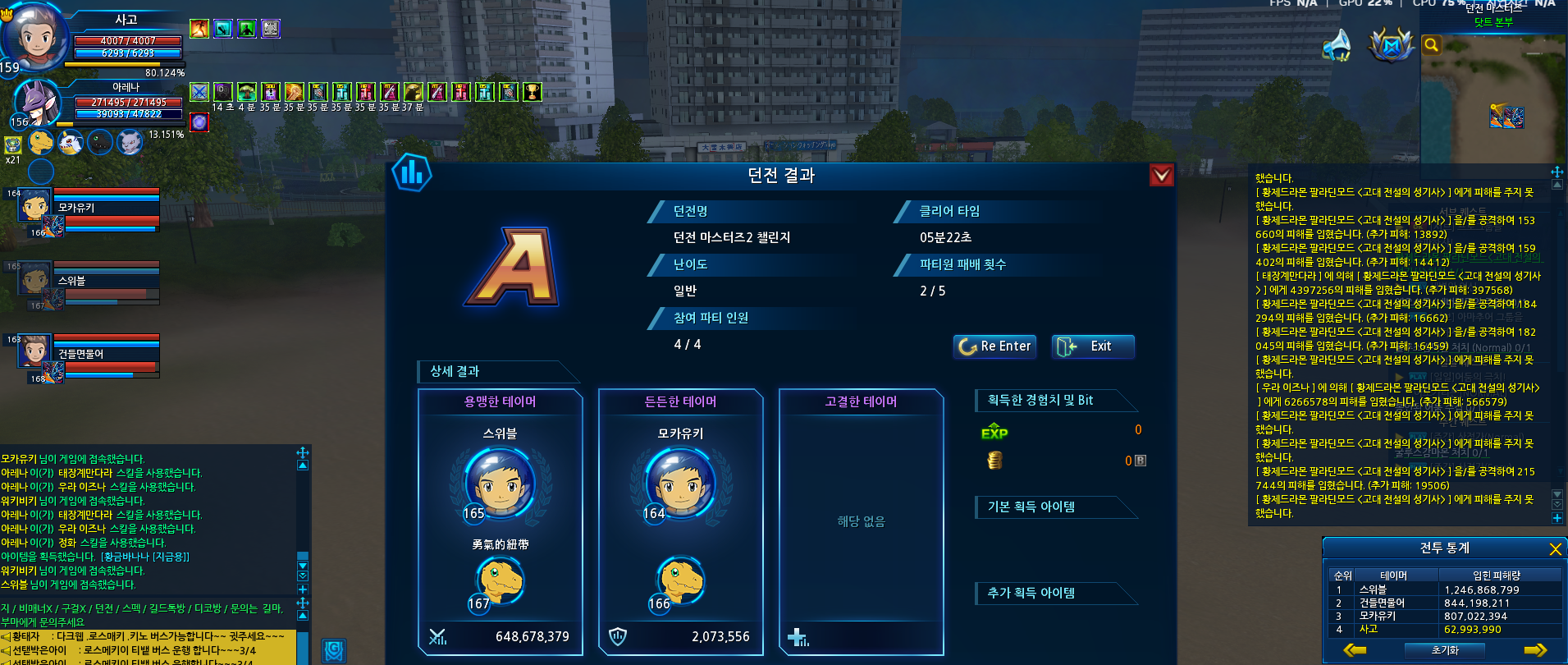Go to next battle statistics page
Image resolution: width=1568 pixels, height=665 pixels.
[1534, 650]
